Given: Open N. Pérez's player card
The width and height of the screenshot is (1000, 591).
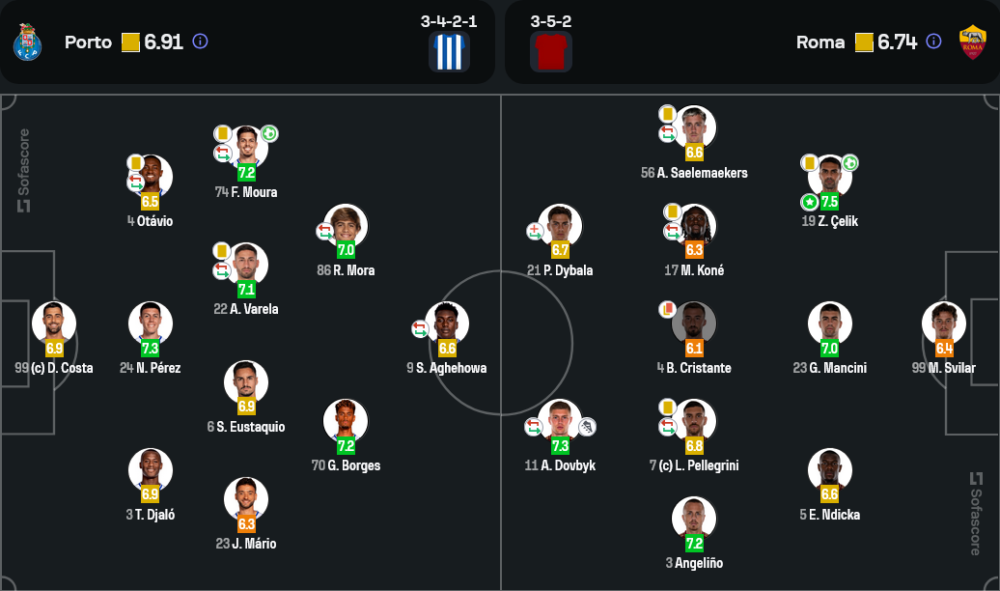Looking at the screenshot, I should (x=150, y=324).
